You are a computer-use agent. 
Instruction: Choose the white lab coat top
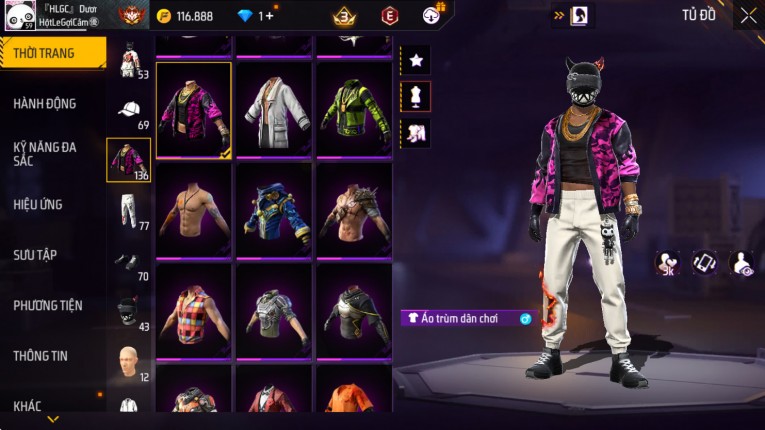click(273, 109)
